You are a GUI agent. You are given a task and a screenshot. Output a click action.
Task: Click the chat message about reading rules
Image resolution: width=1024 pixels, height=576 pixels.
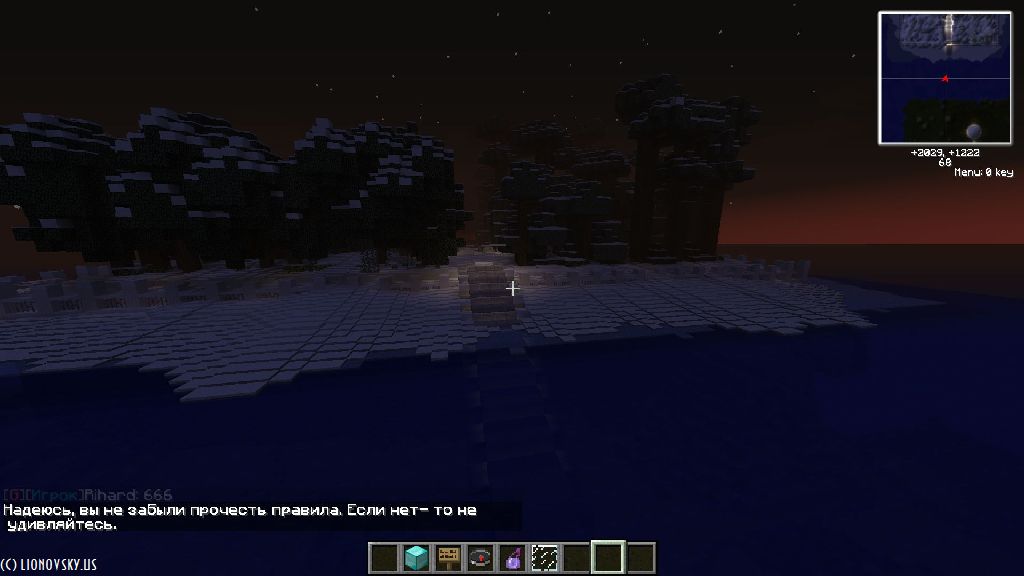[x=240, y=516]
